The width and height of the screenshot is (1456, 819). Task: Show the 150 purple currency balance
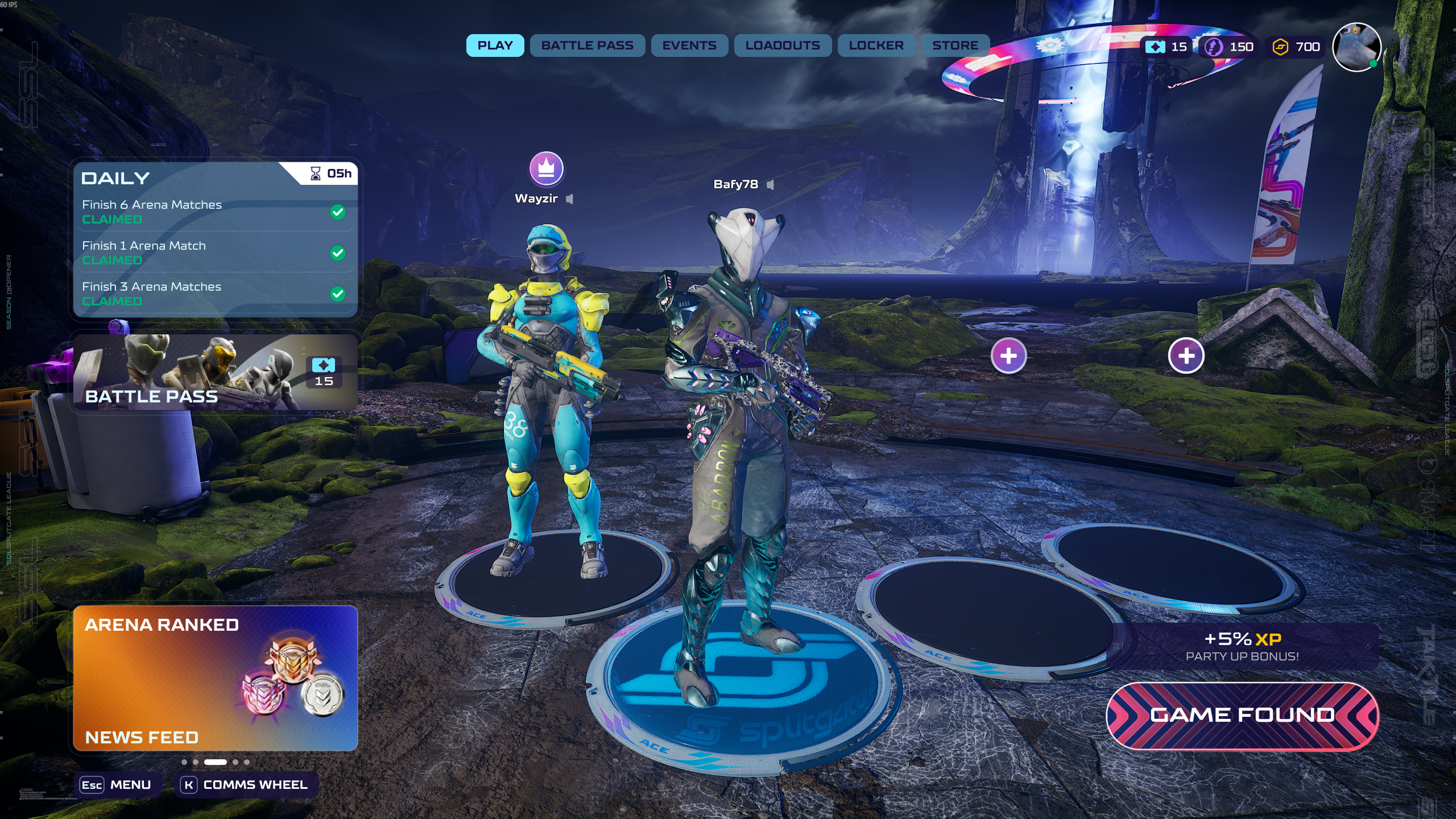pos(1230,47)
